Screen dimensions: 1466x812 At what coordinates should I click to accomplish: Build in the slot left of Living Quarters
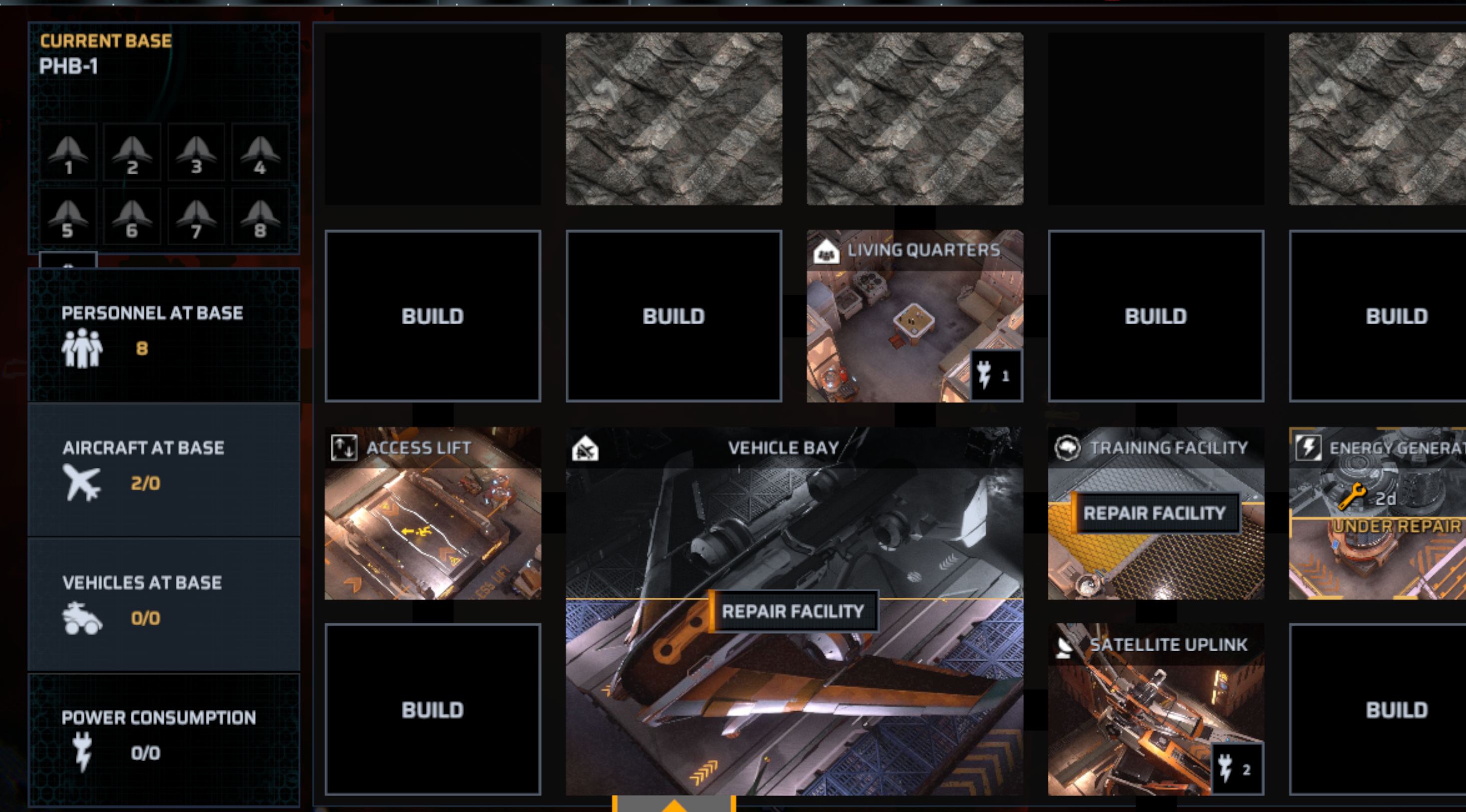tap(674, 316)
